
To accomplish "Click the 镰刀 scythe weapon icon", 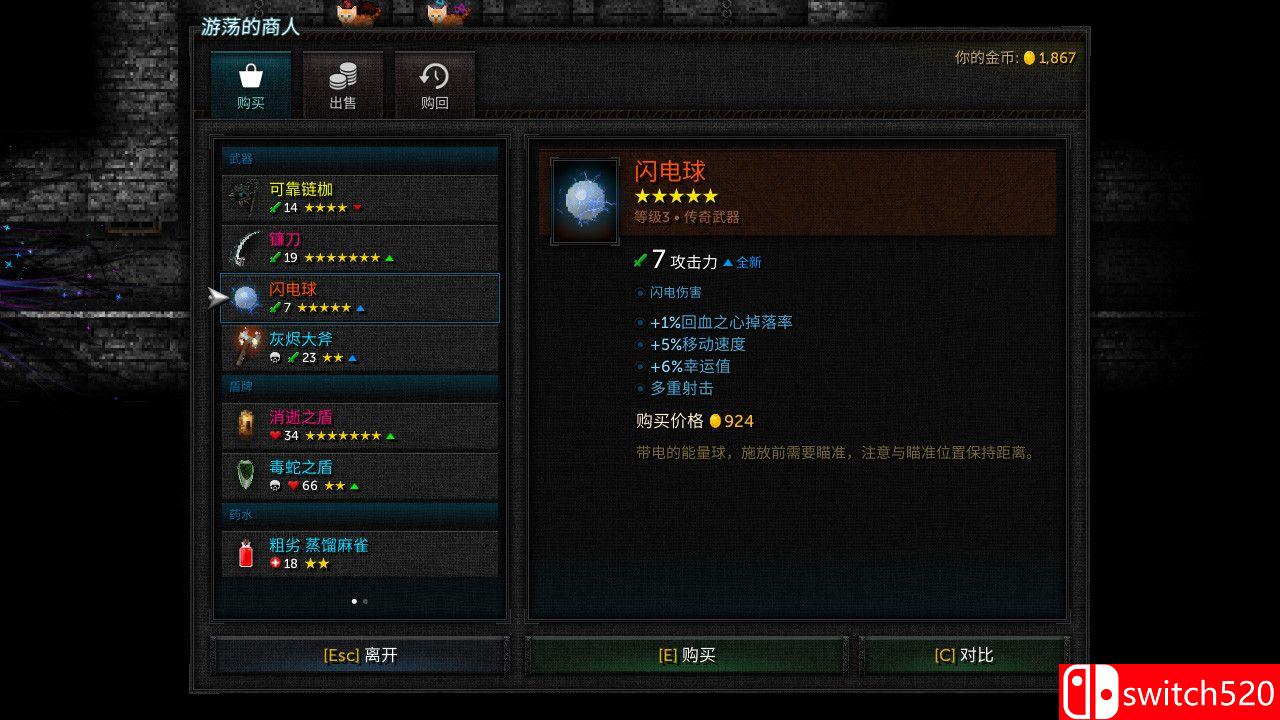I will click(240, 247).
